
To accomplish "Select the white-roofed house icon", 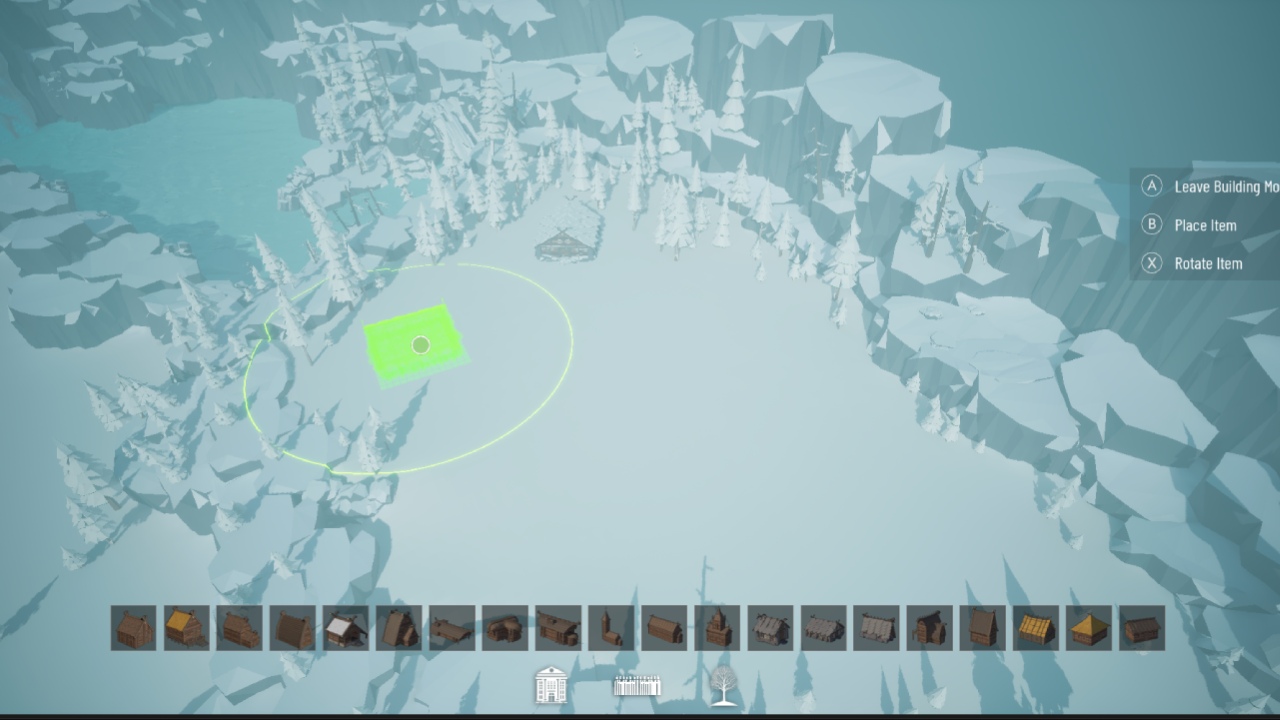I will 347,630.
